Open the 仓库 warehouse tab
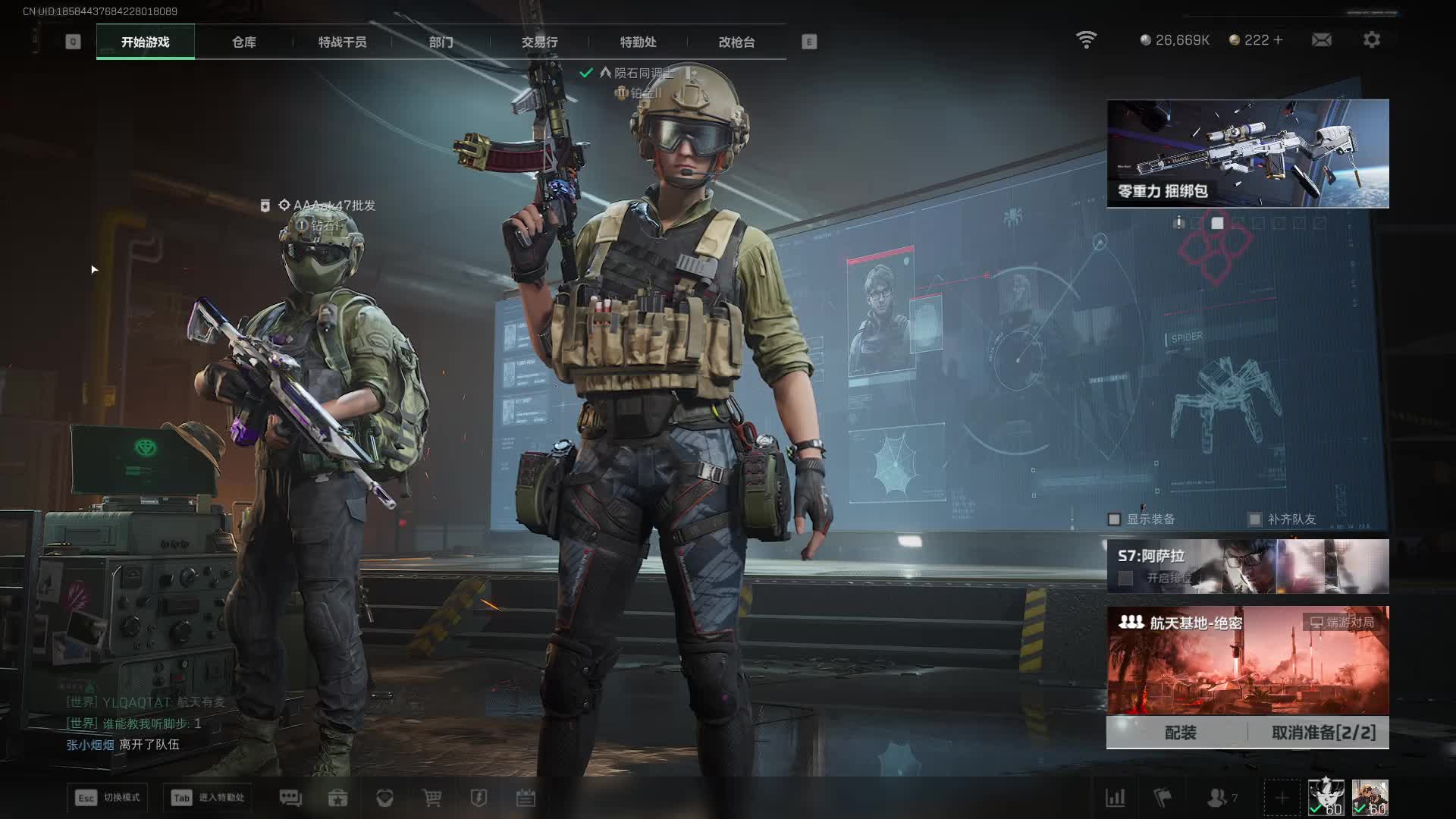Screen dimensions: 1456x819 click(243, 42)
